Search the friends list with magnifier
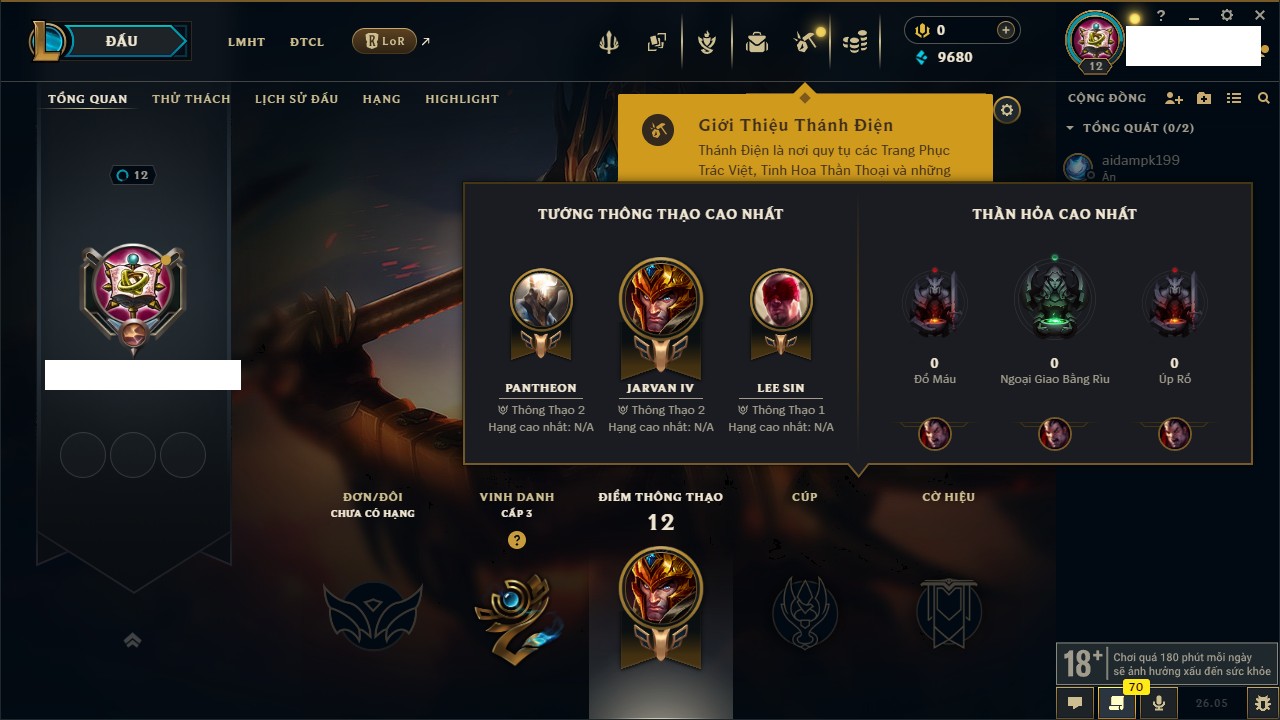Viewport: 1280px width, 720px height. pyautogui.click(x=1264, y=98)
